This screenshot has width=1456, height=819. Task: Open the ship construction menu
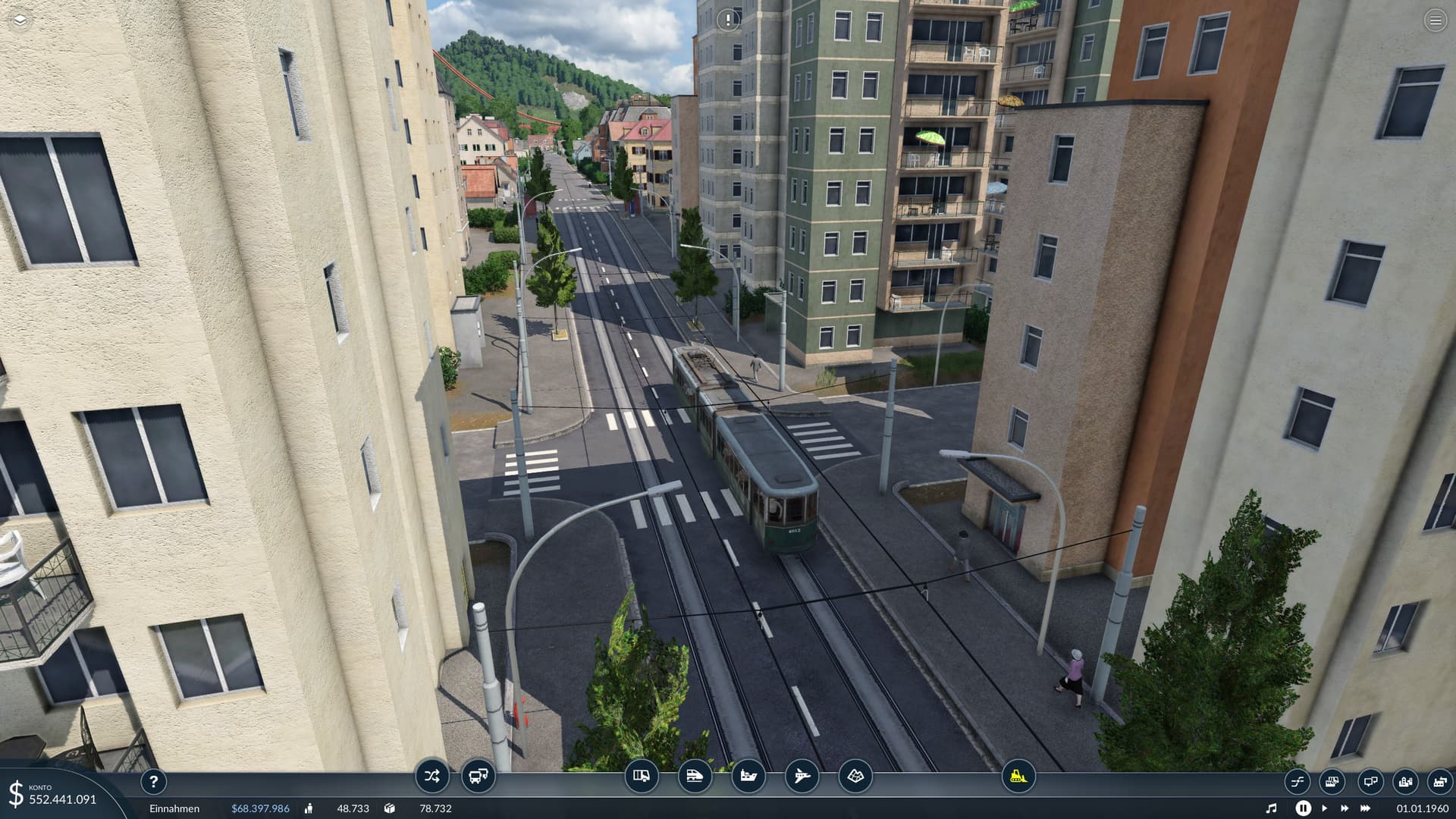748,777
